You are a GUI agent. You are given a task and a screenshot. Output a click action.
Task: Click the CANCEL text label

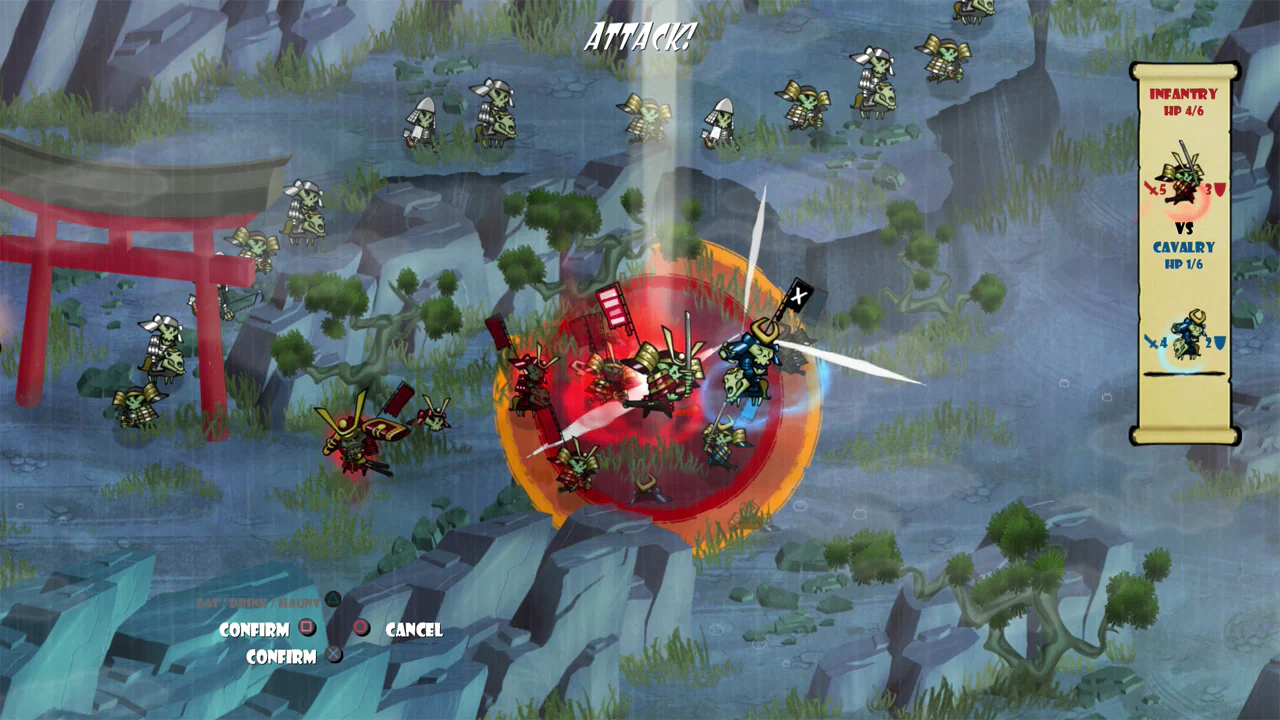[413, 630]
